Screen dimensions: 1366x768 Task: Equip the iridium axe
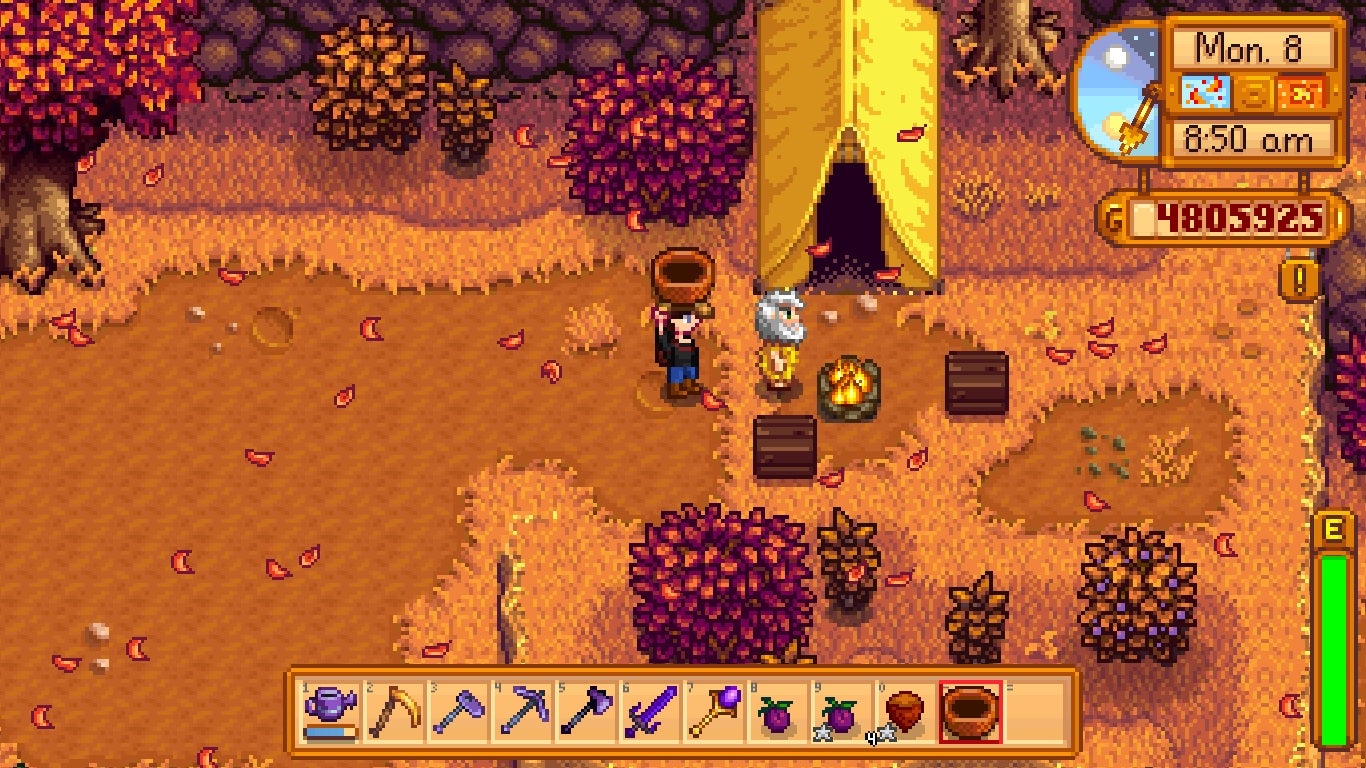point(586,711)
